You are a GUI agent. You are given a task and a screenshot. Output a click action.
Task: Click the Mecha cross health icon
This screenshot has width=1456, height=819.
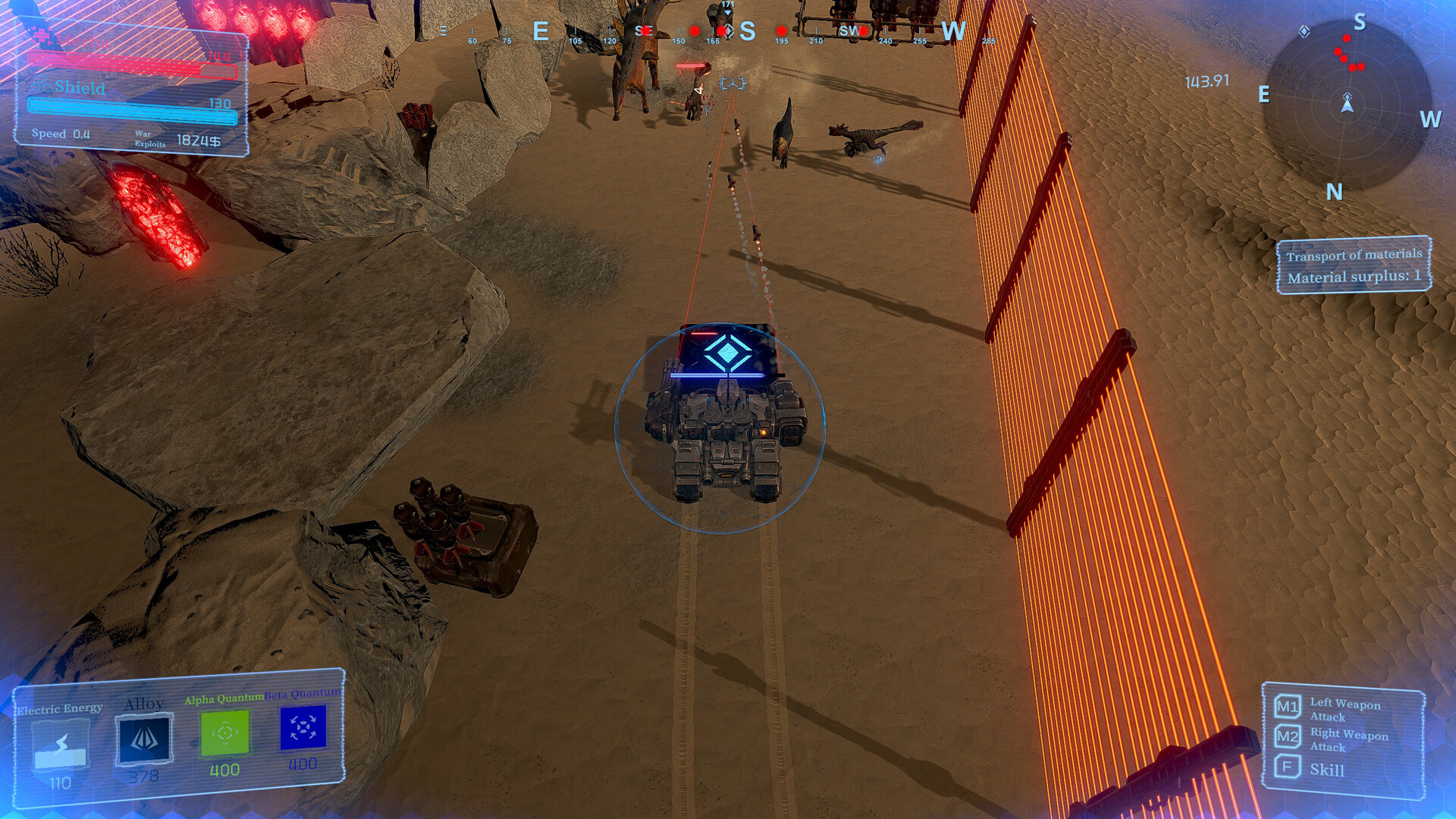[42, 37]
